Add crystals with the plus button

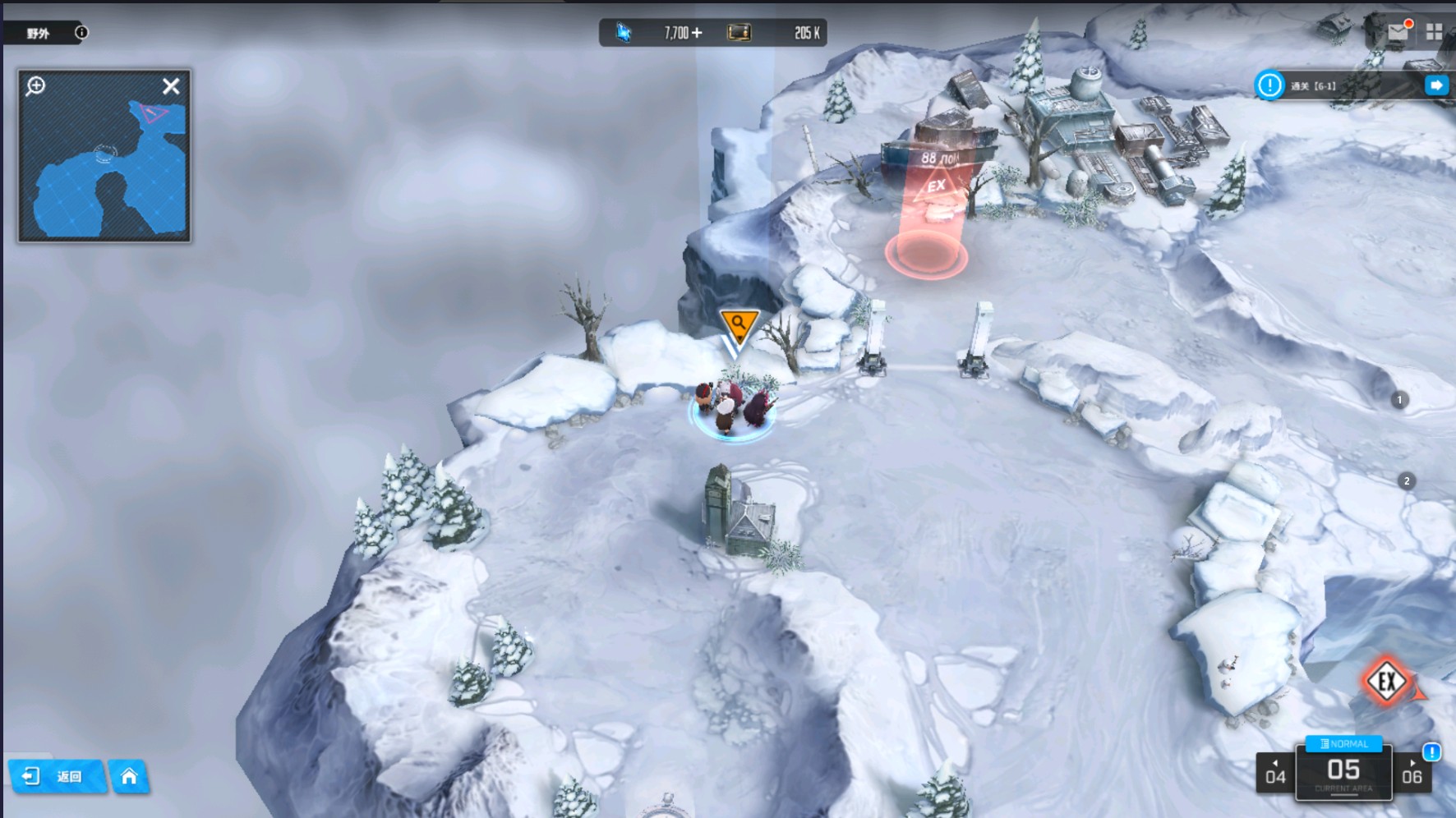point(697,33)
